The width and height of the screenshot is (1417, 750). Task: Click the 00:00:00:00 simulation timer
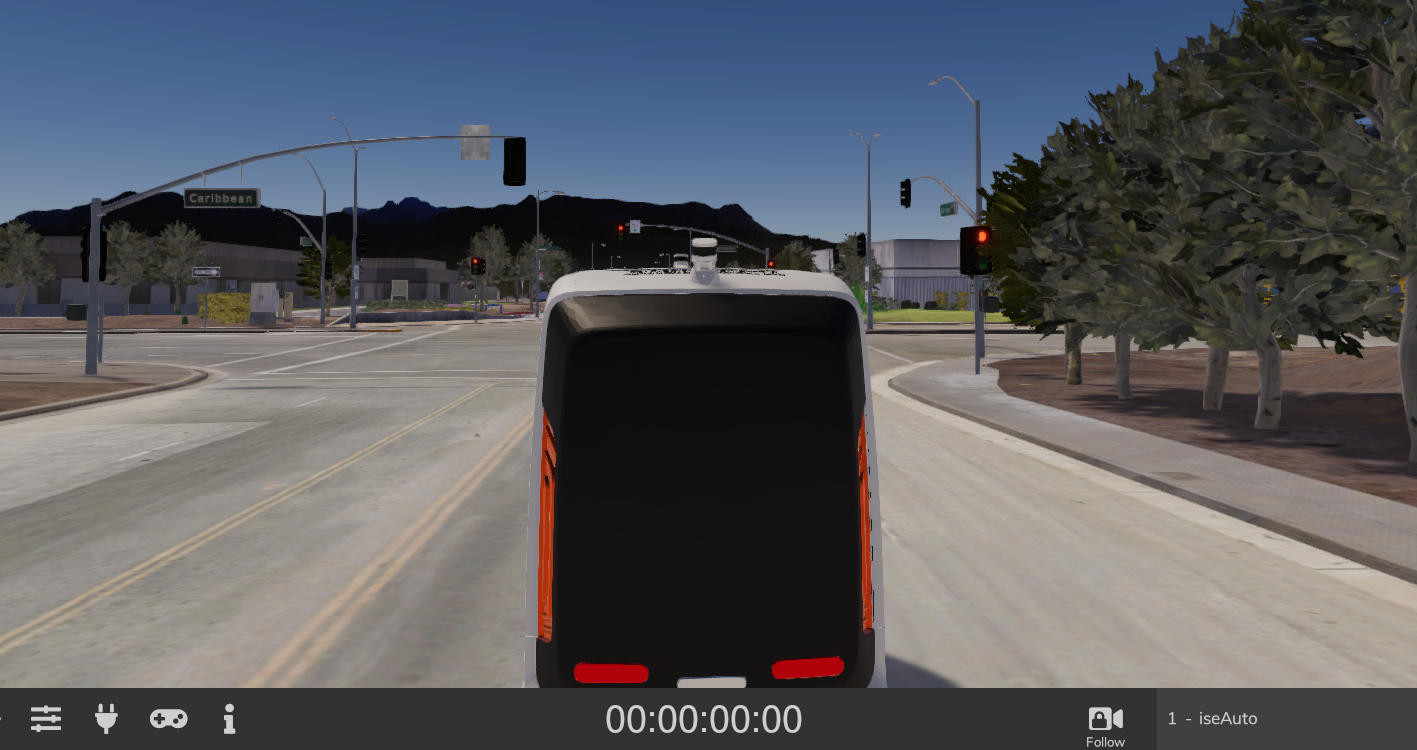click(703, 718)
